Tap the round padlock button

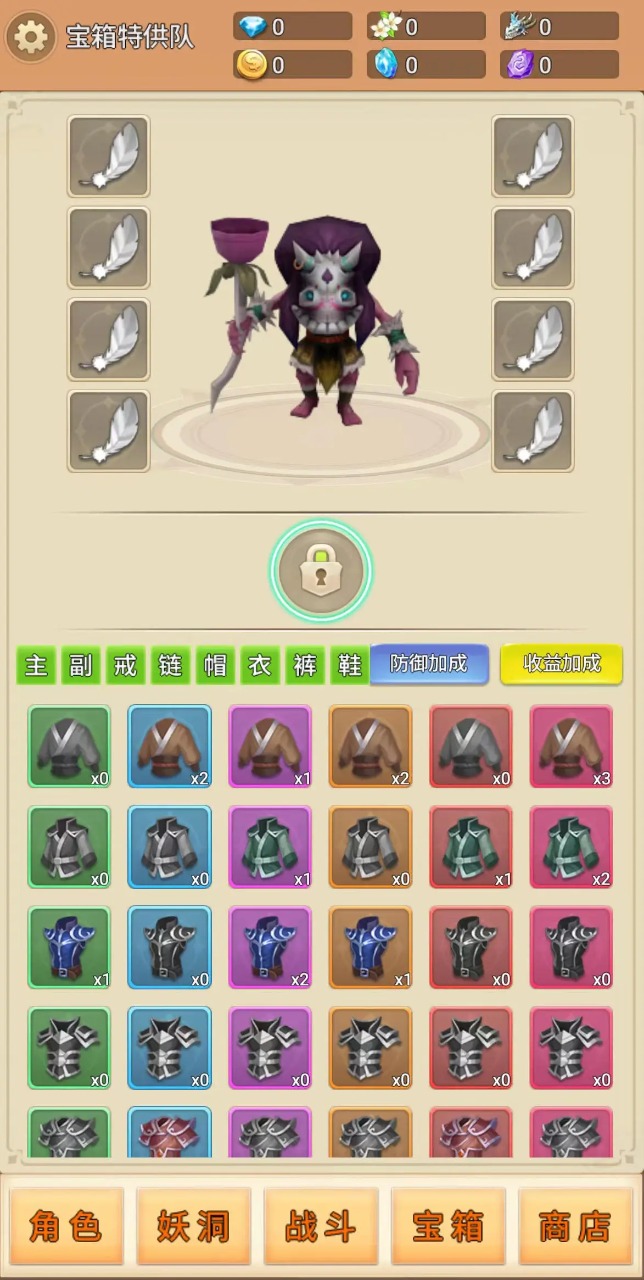pyautogui.click(x=320, y=571)
